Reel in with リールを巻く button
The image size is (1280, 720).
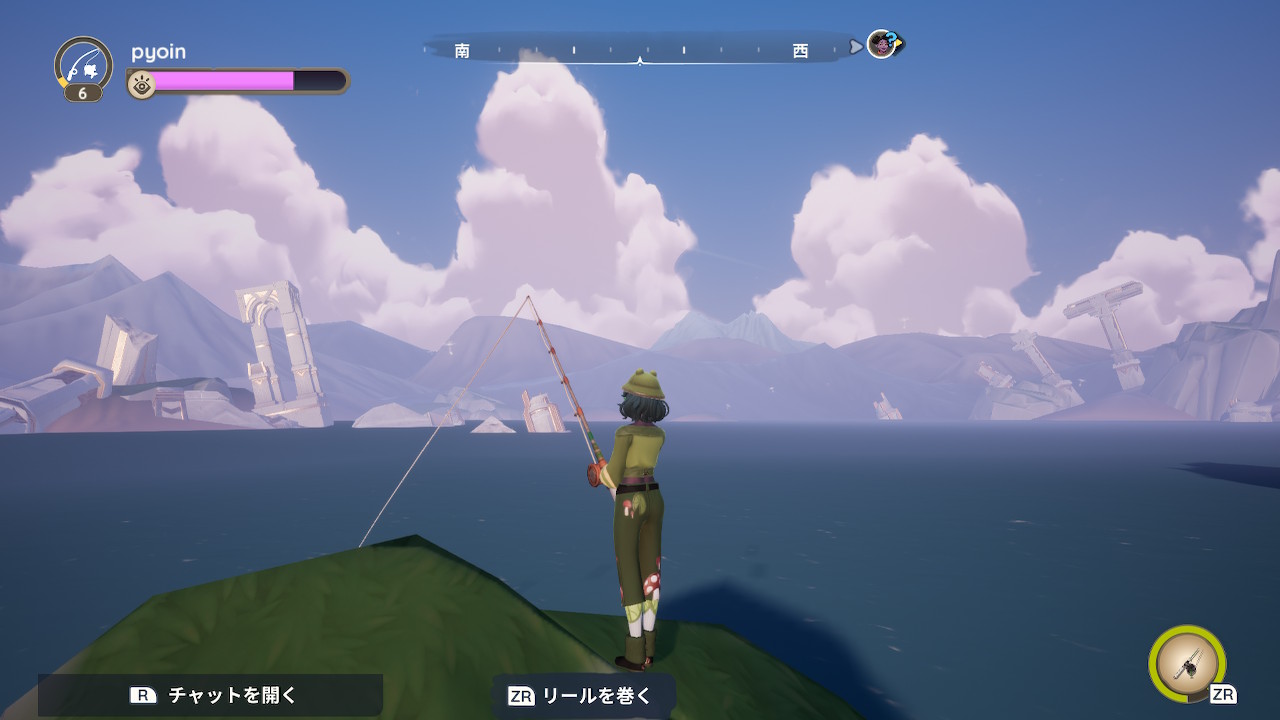click(582, 696)
